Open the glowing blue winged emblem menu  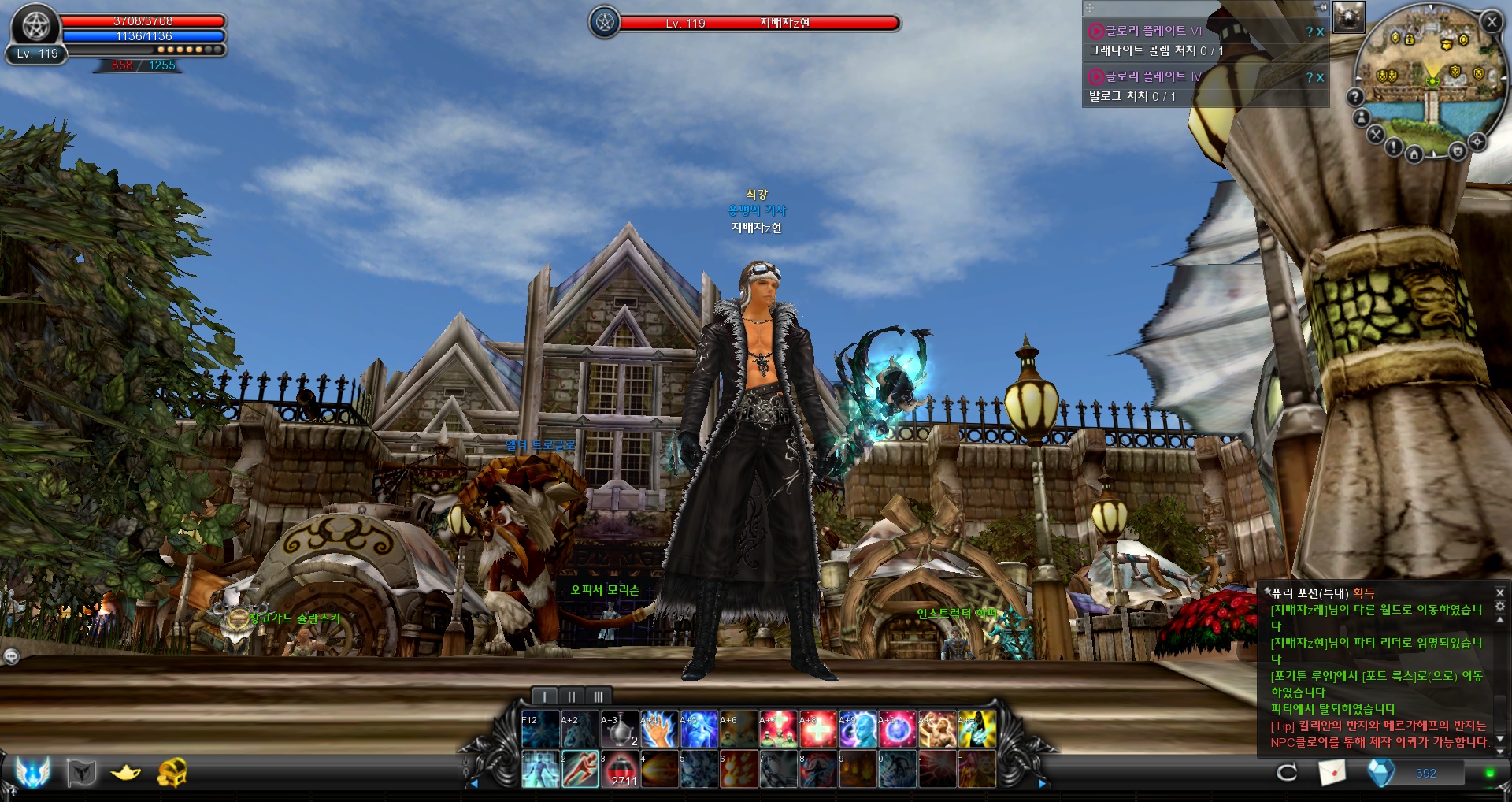(x=33, y=771)
